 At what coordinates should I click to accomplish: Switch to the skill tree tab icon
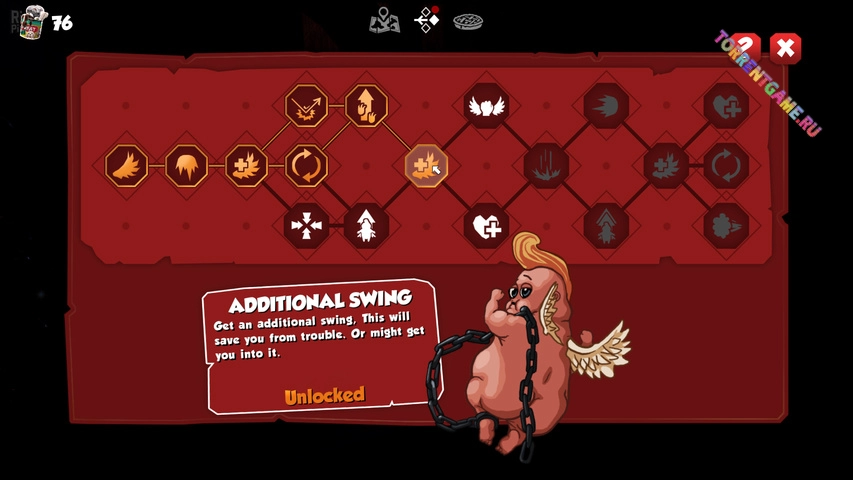point(427,19)
